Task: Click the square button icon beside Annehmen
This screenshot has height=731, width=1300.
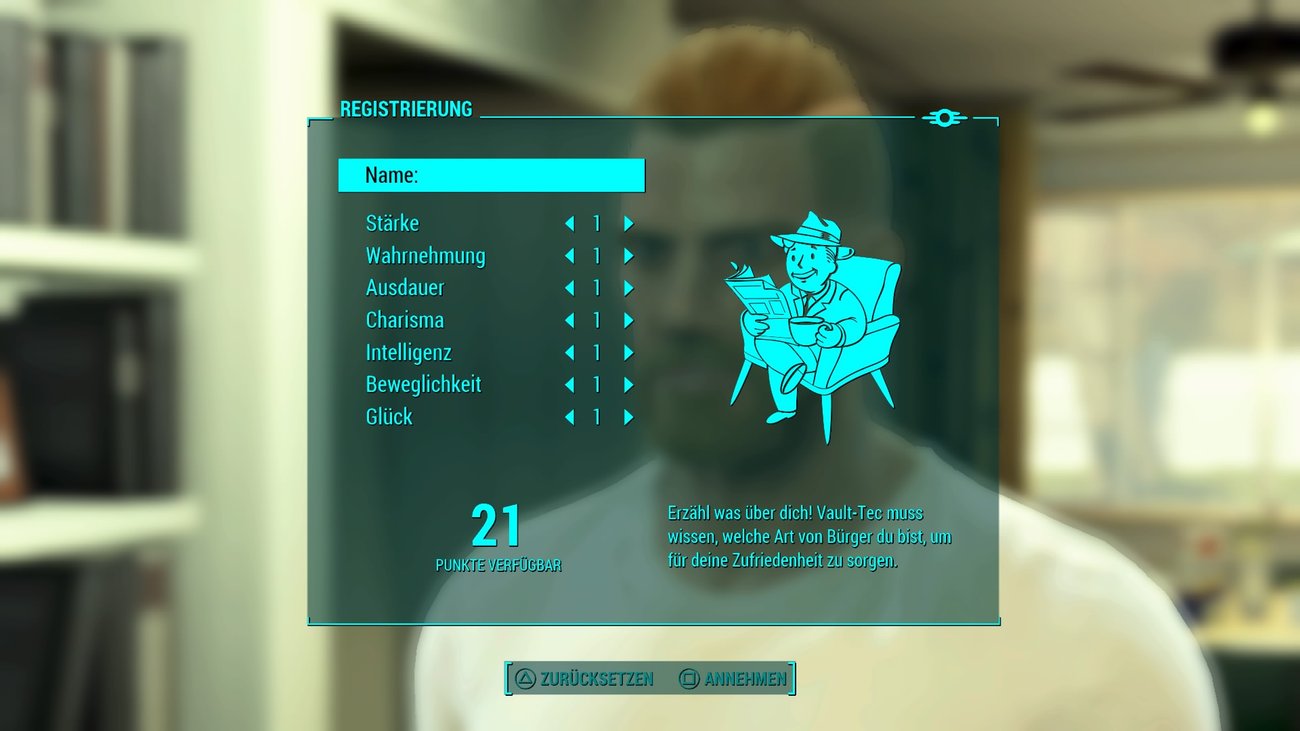Action: 688,677
